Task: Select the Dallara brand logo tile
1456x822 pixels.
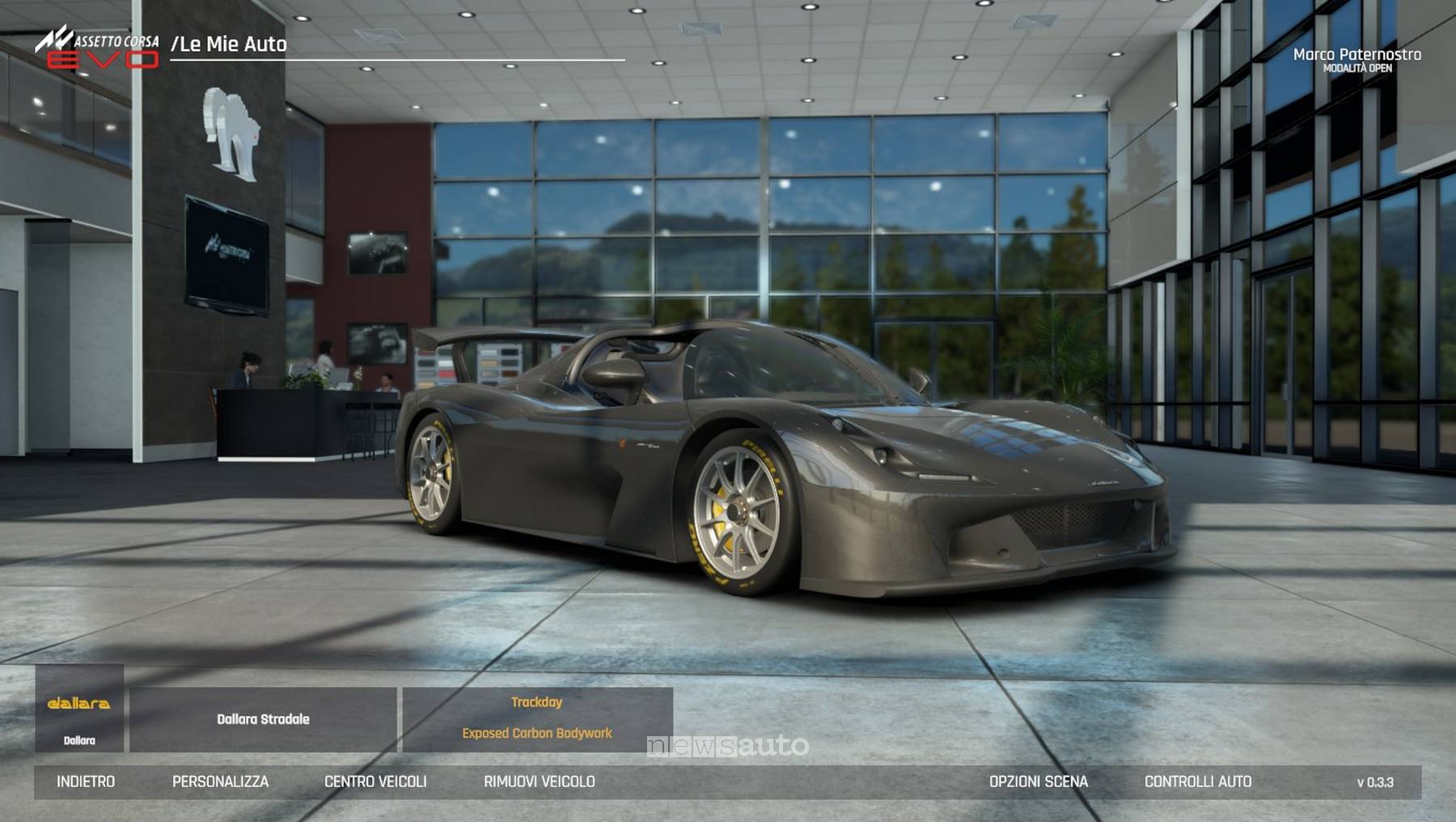Action: pyautogui.click(x=79, y=710)
